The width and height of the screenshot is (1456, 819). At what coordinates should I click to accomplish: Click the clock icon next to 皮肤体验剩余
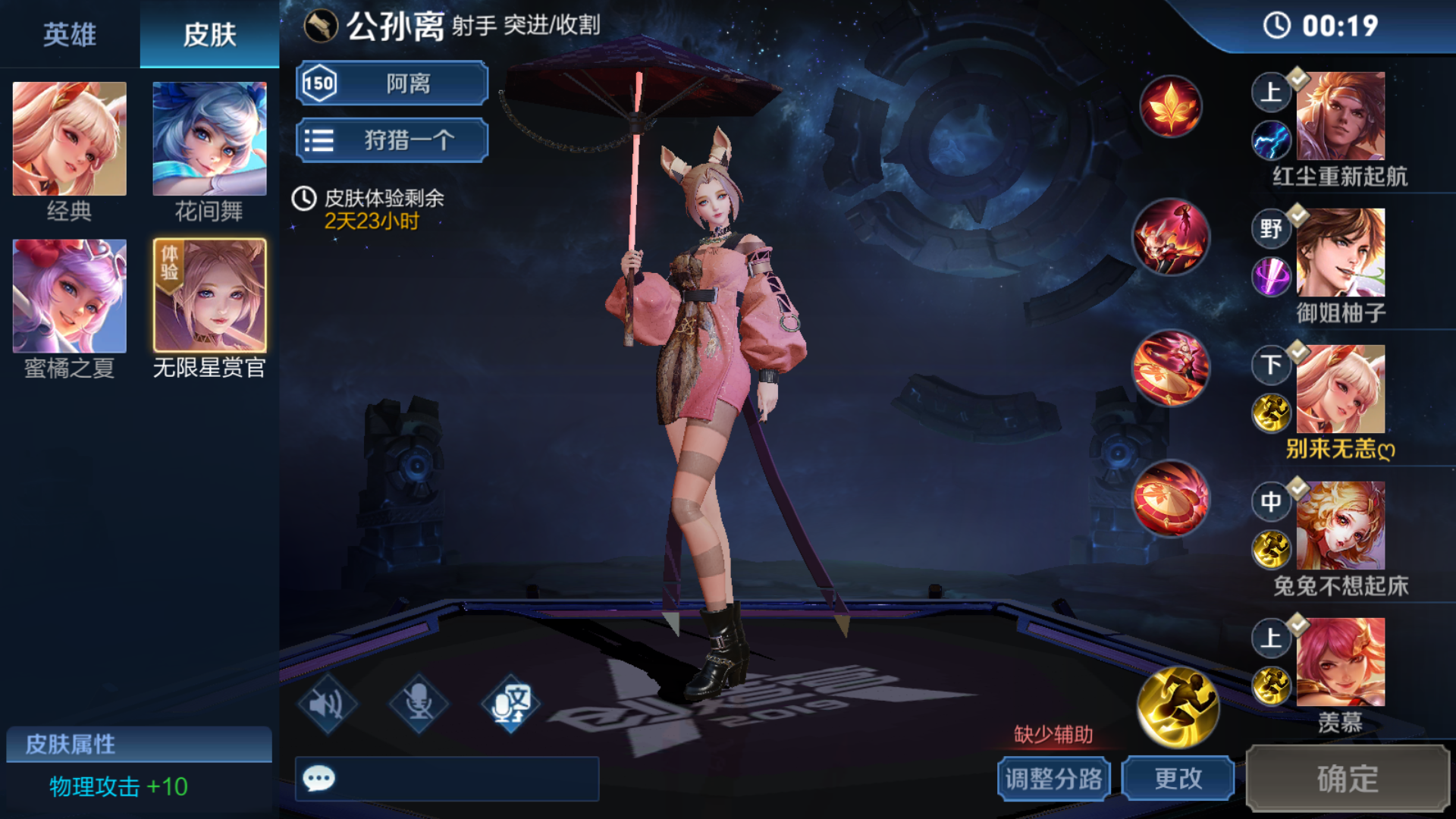point(305,197)
